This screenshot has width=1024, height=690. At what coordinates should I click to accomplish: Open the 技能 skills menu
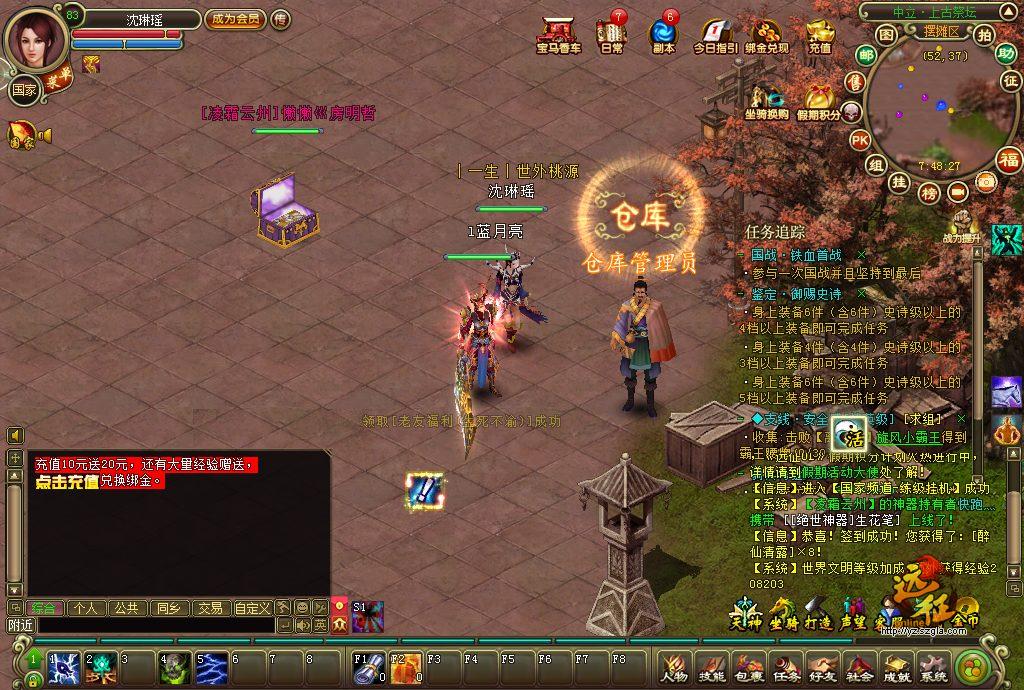tap(711, 666)
